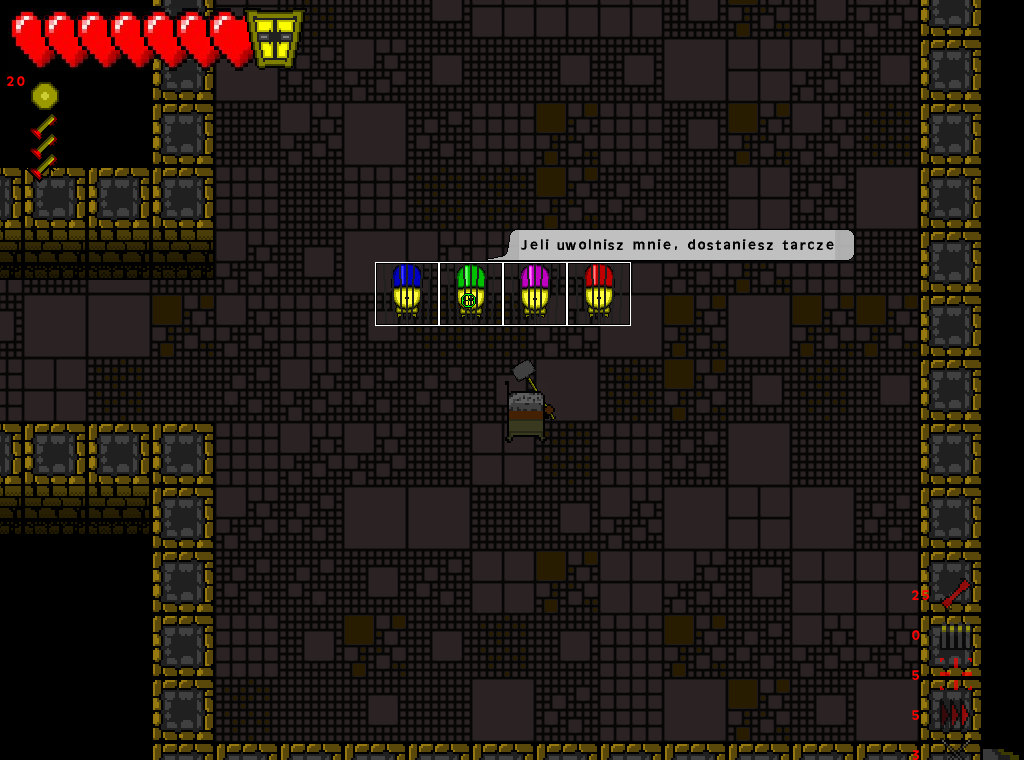This screenshot has height=760, width=1024.
Task: Select the red stick weapon icon
Action: (x=955, y=594)
